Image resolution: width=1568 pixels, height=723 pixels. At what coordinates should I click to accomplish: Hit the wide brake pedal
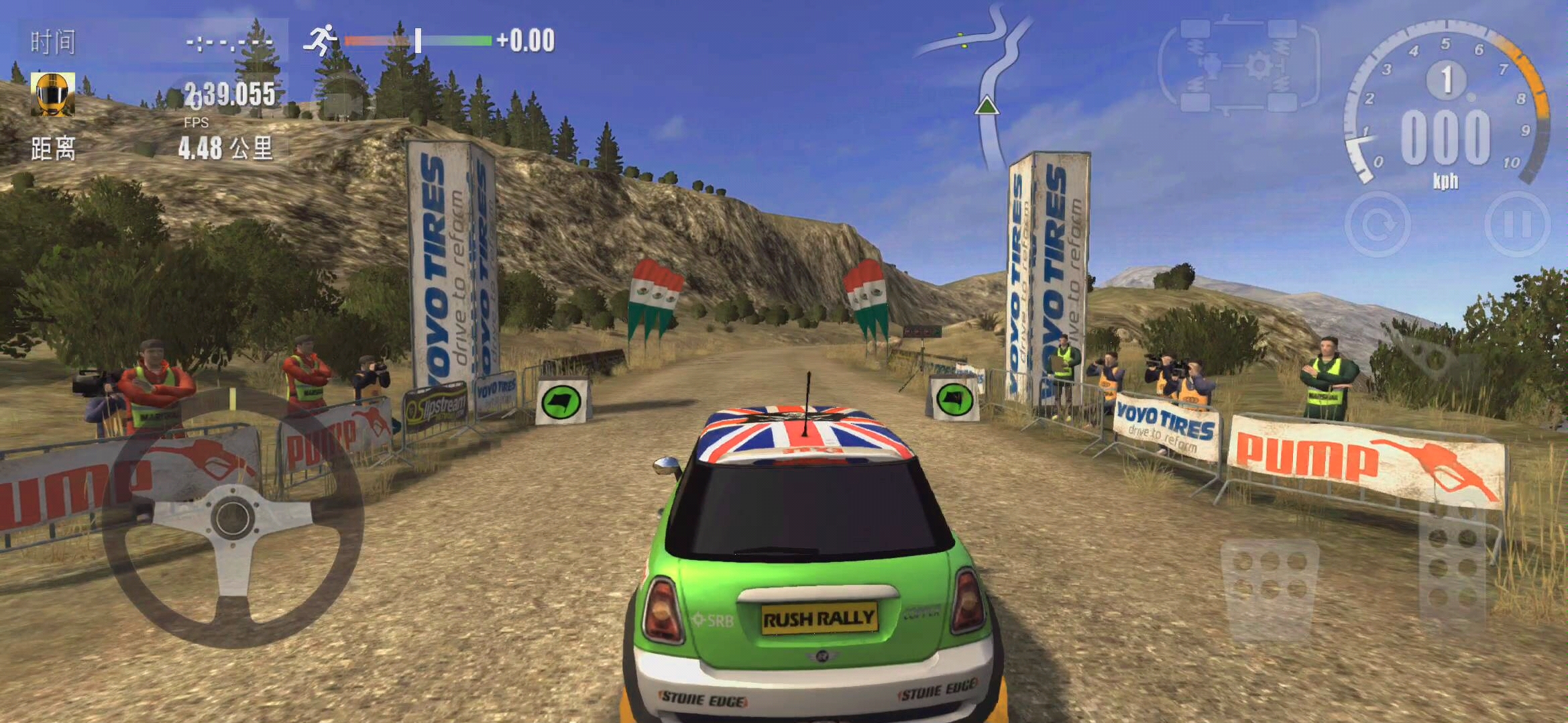1270,581
